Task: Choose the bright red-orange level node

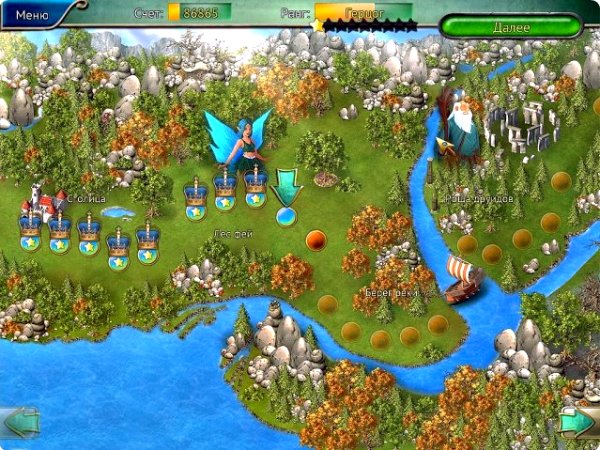Action: click(315, 239)
